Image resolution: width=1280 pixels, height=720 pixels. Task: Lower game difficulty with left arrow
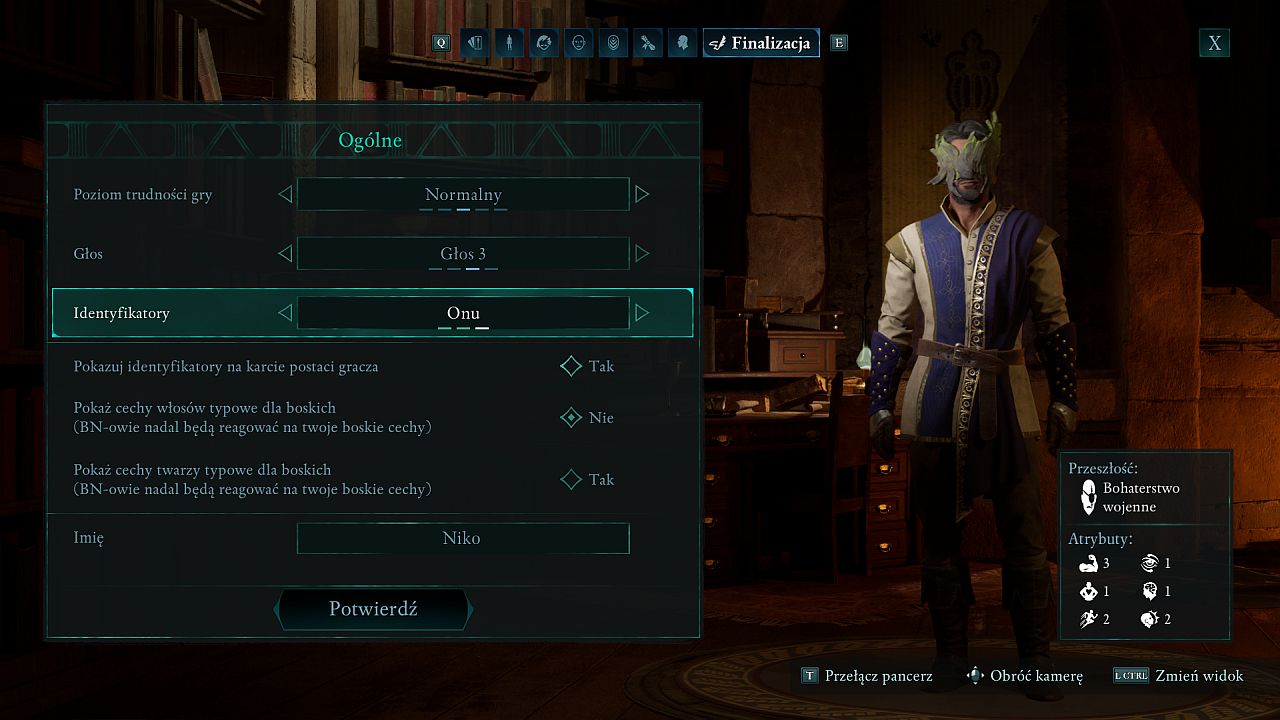285,194
